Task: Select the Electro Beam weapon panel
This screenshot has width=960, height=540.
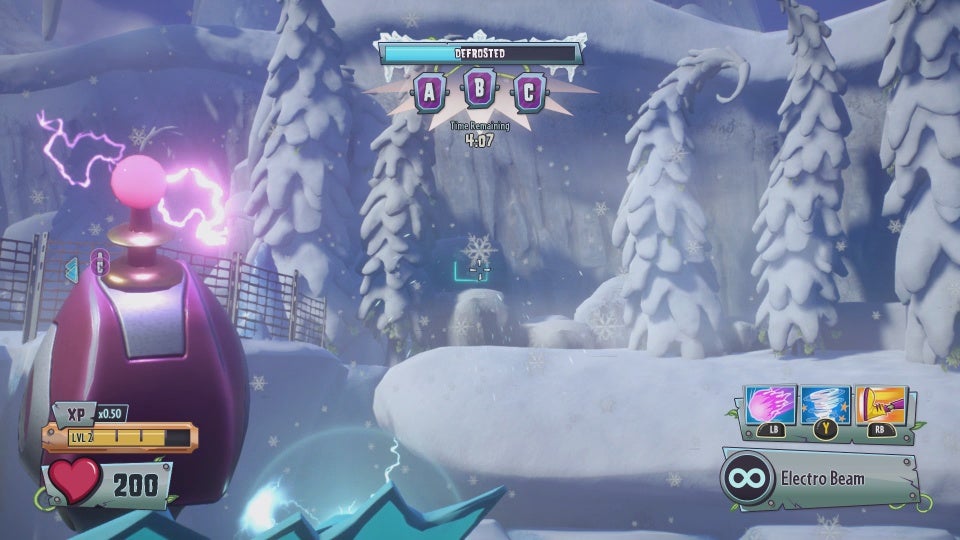Action: [820, 479]
